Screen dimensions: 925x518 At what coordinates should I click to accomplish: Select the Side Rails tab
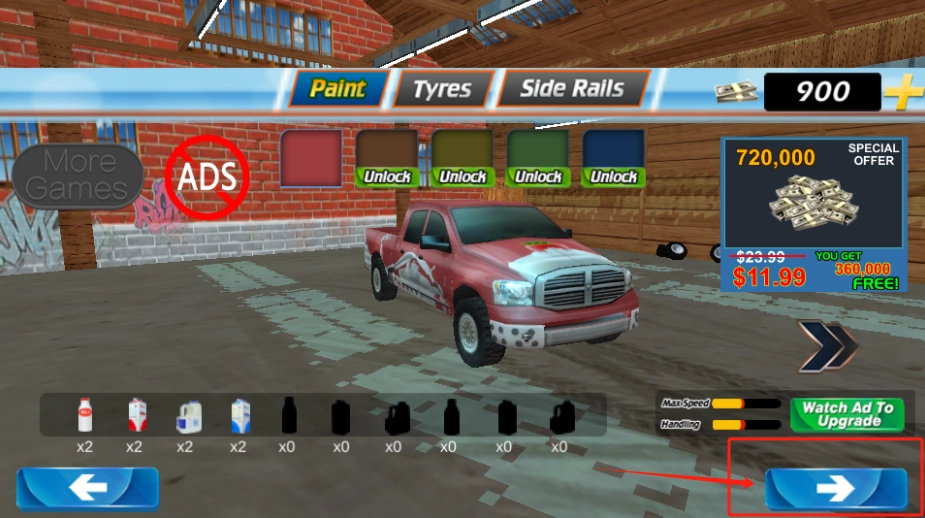click(571, 89)
